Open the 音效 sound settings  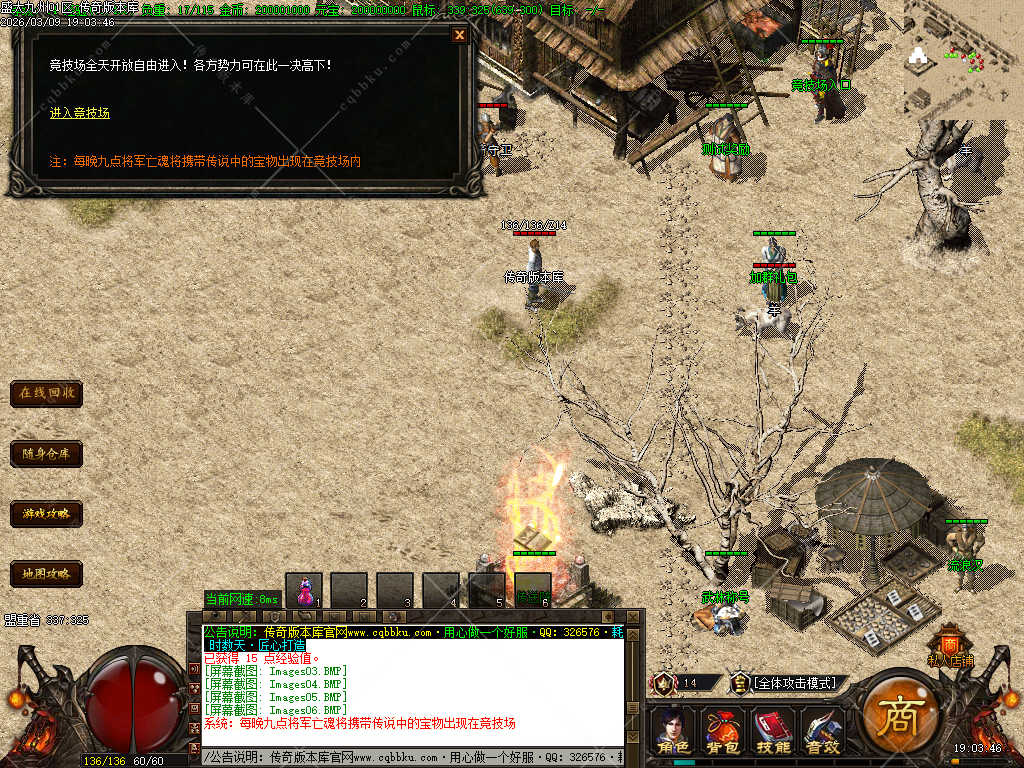click(x=822, y=731)
